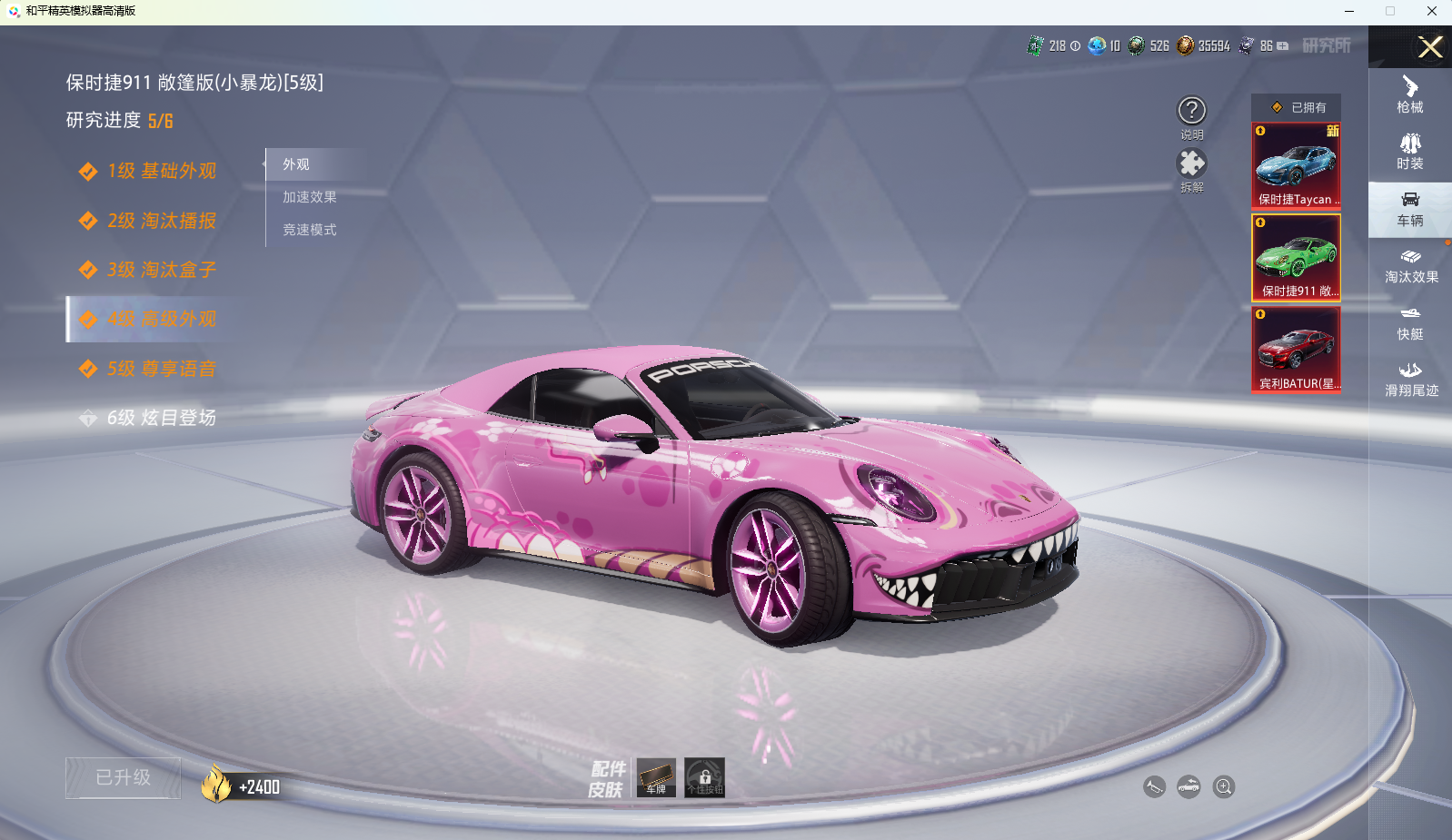This screenshot has height=840, width=1452.
Task: Open the 快艇 speedboat category
Action: [1410, 323]
